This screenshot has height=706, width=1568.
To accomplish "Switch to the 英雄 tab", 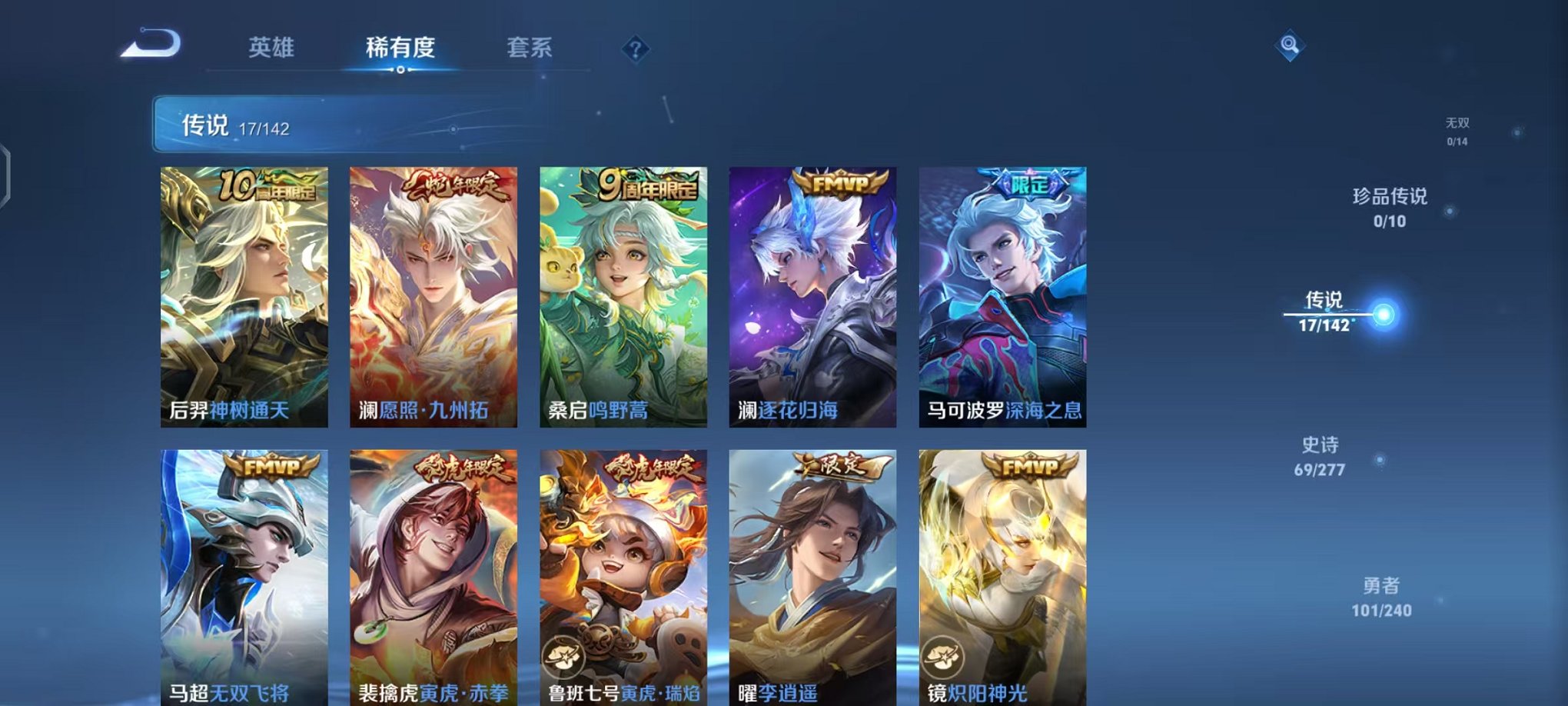I will click(x=271, y=47).
